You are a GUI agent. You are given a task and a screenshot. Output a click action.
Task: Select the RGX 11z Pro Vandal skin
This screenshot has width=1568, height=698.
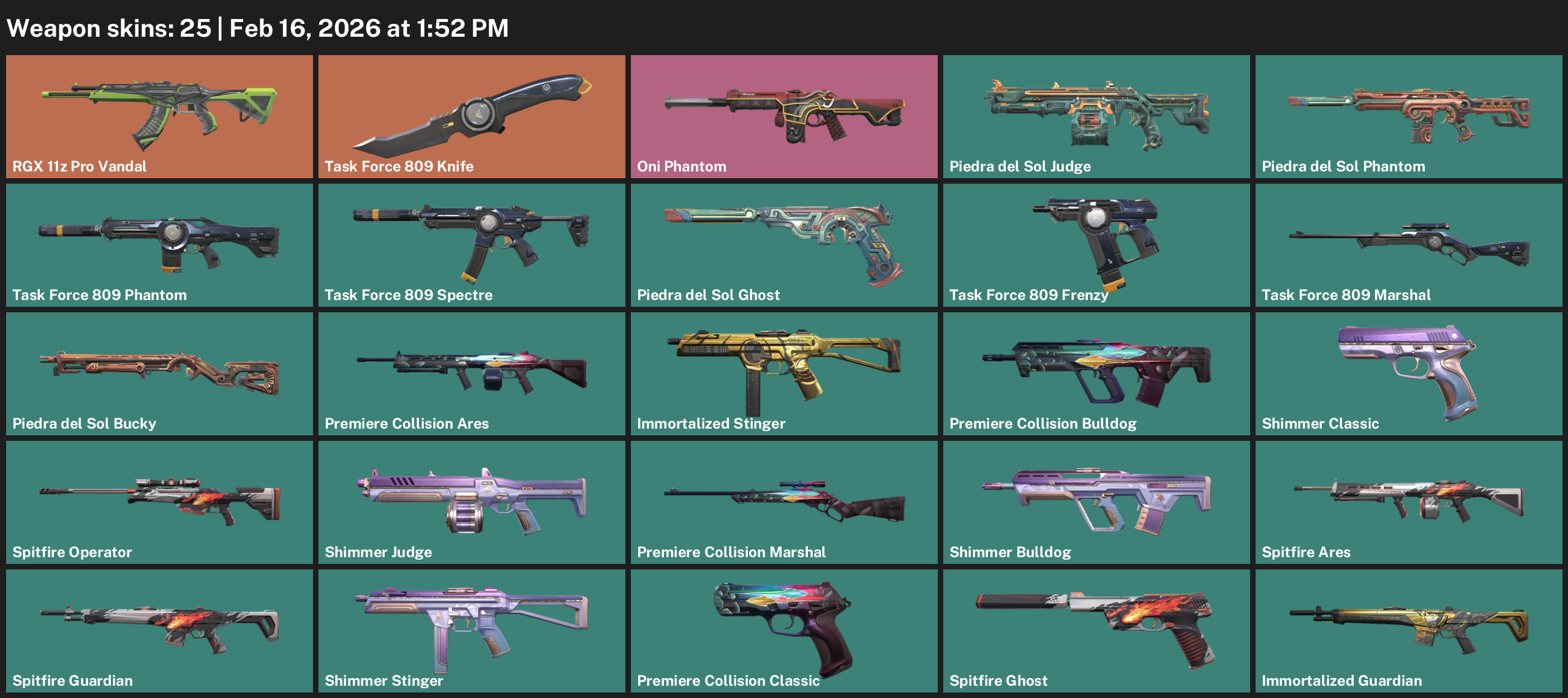159,116
